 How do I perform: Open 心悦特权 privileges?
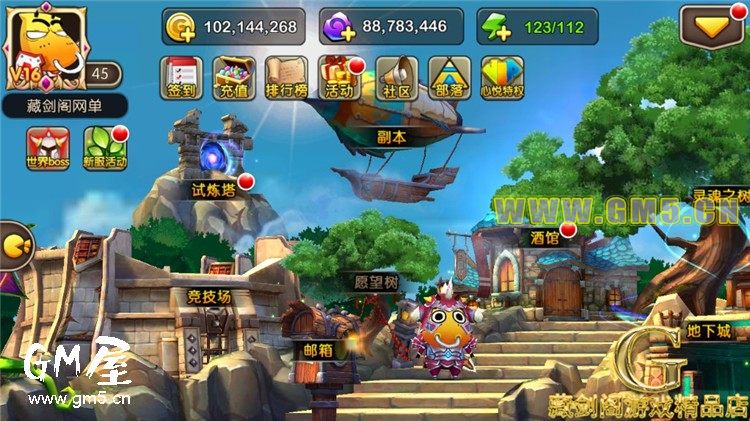click(502, 75)
